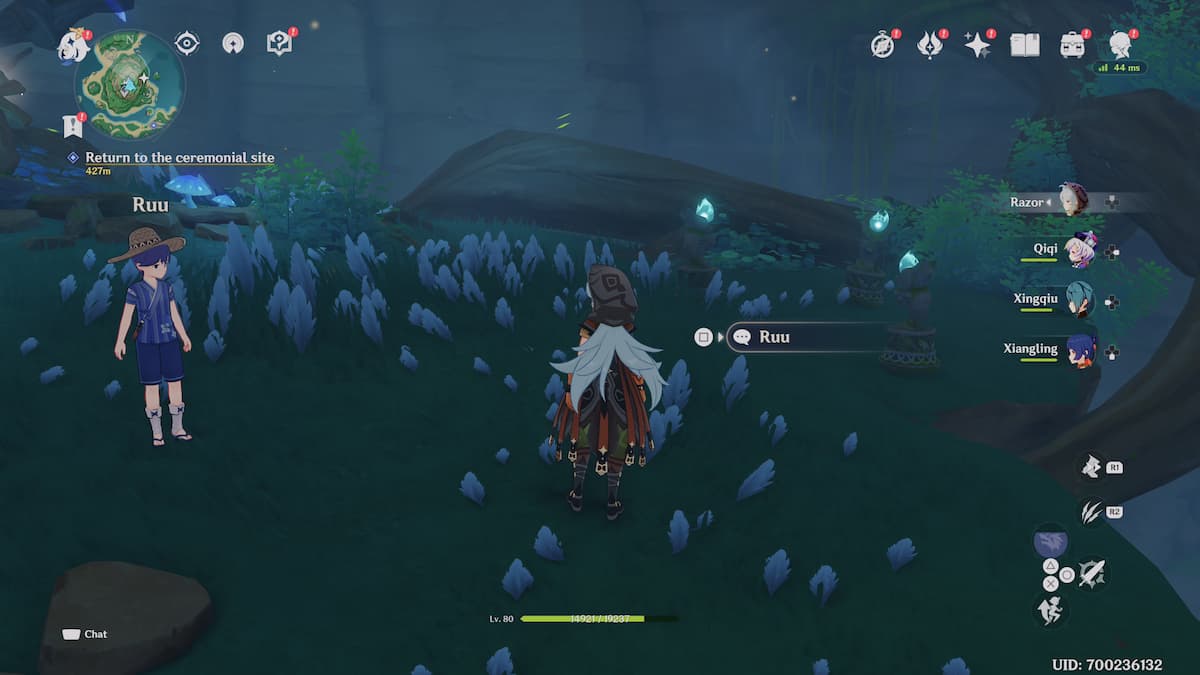Activate the wolf elemental burst icon
The width and height of the screenshot is (1200, 675).
[1089, 466]
